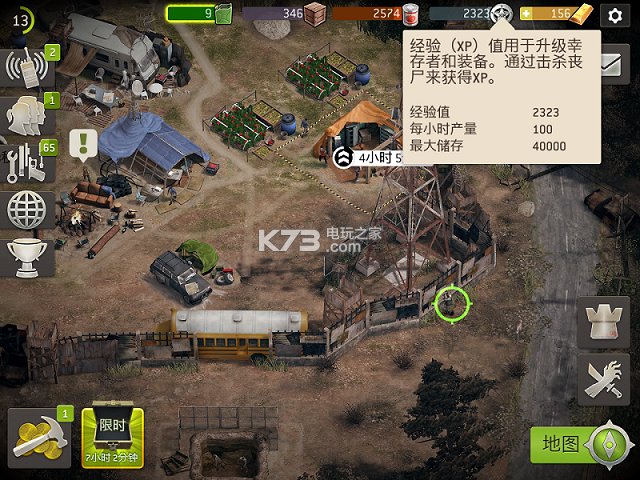The width and height of the screenshot is (640, 480).
Task: Tap the gold bar plus button
Action: [x=527, y=14]
